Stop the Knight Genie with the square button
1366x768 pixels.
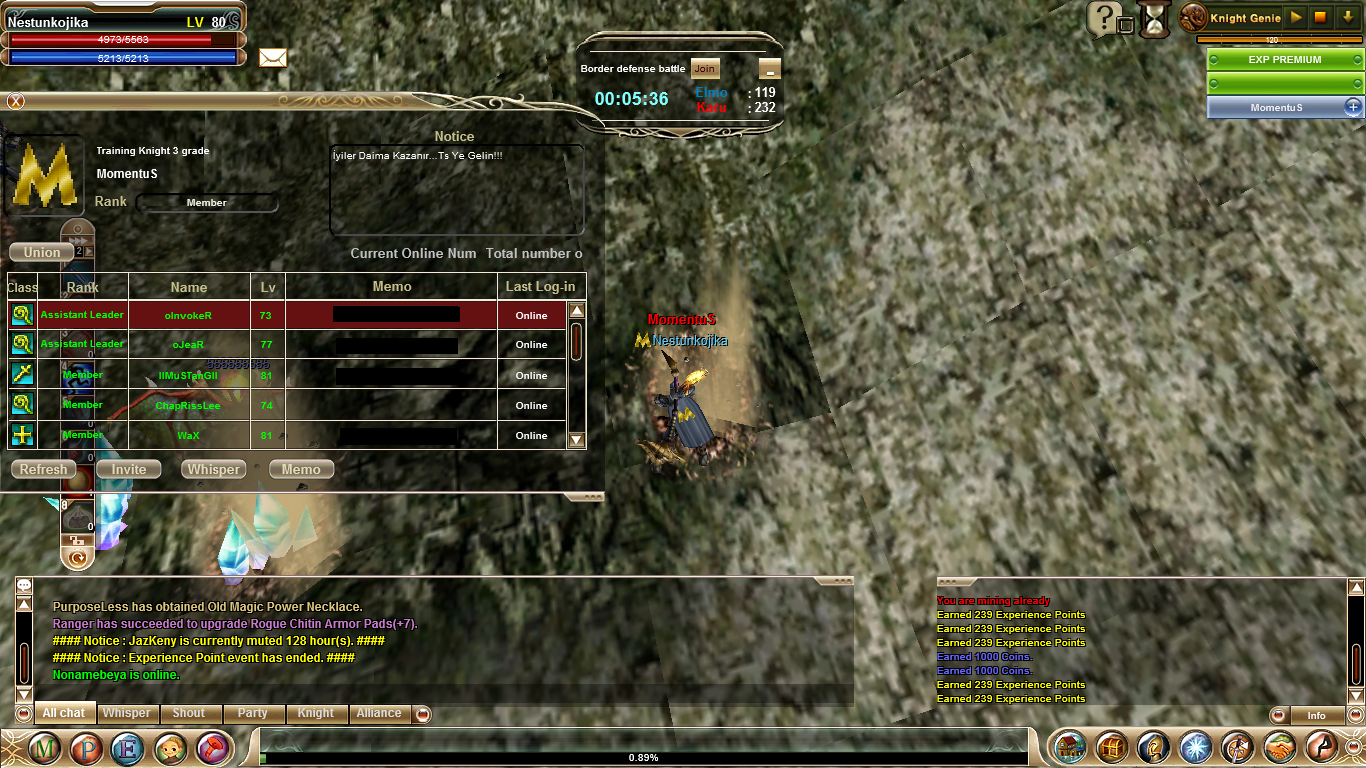tap(1320, 18)
